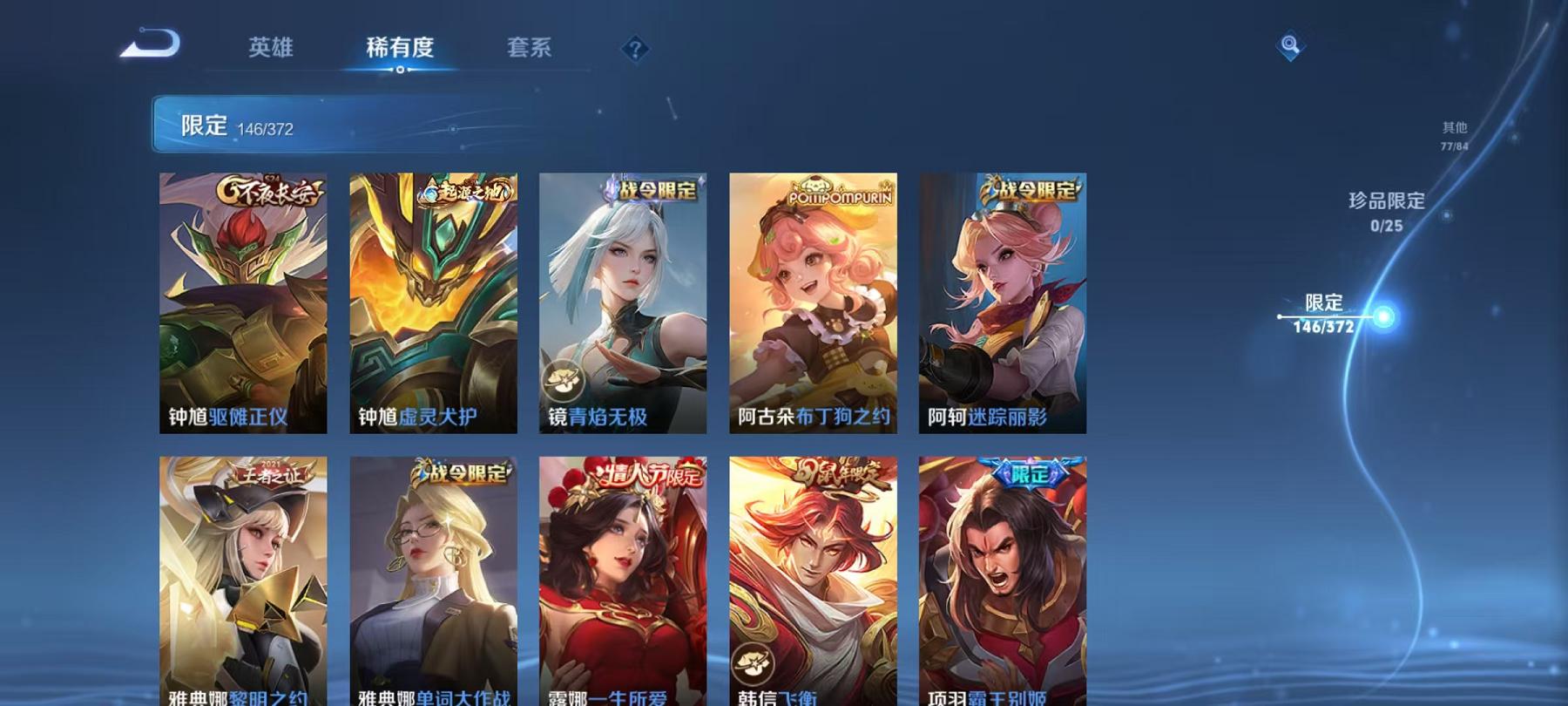Select the 稀有度 tab
The image size is (1568, 706).
402,48
